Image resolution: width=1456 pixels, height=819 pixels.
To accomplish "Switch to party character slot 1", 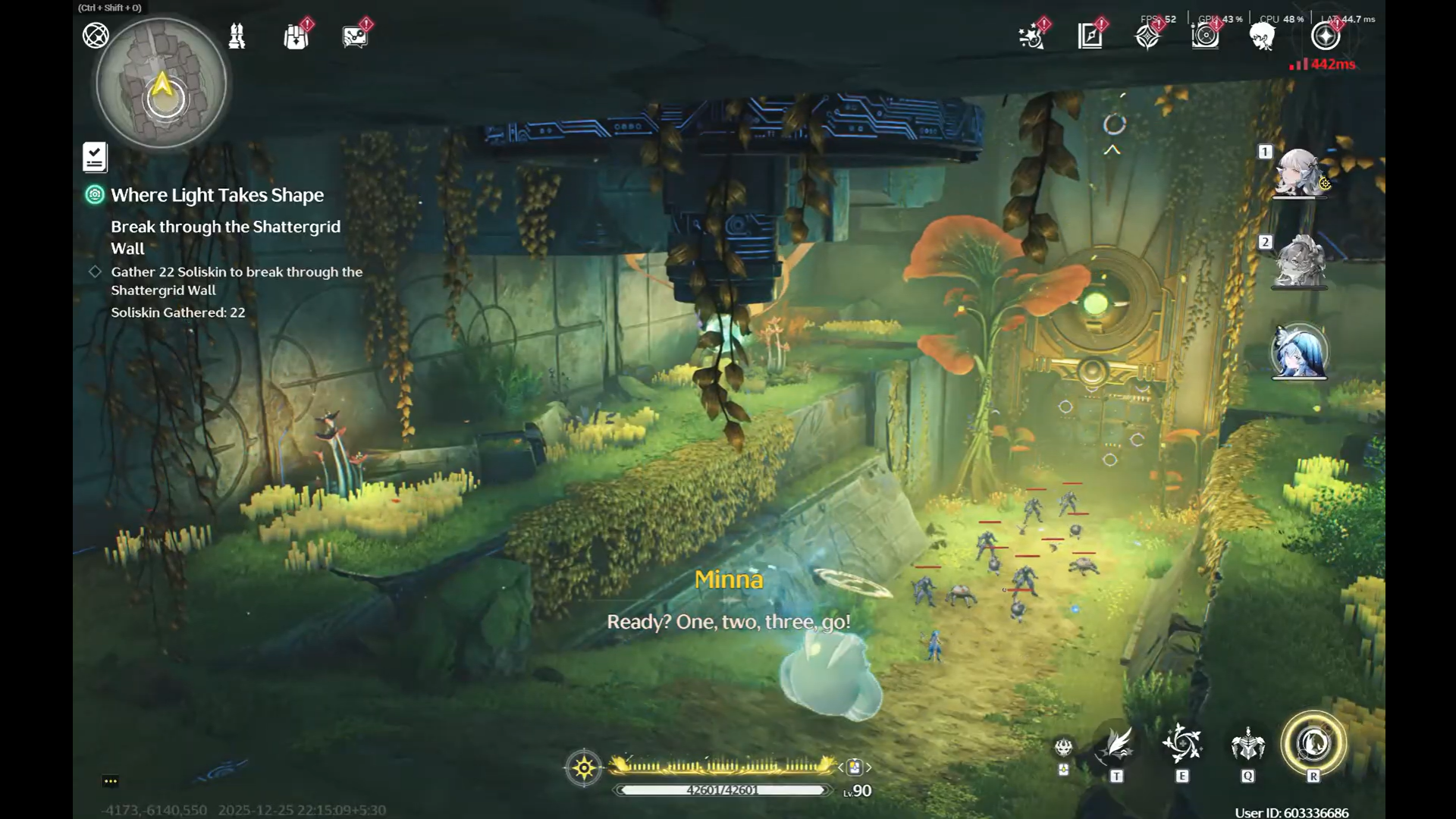I will (1299, 173).
